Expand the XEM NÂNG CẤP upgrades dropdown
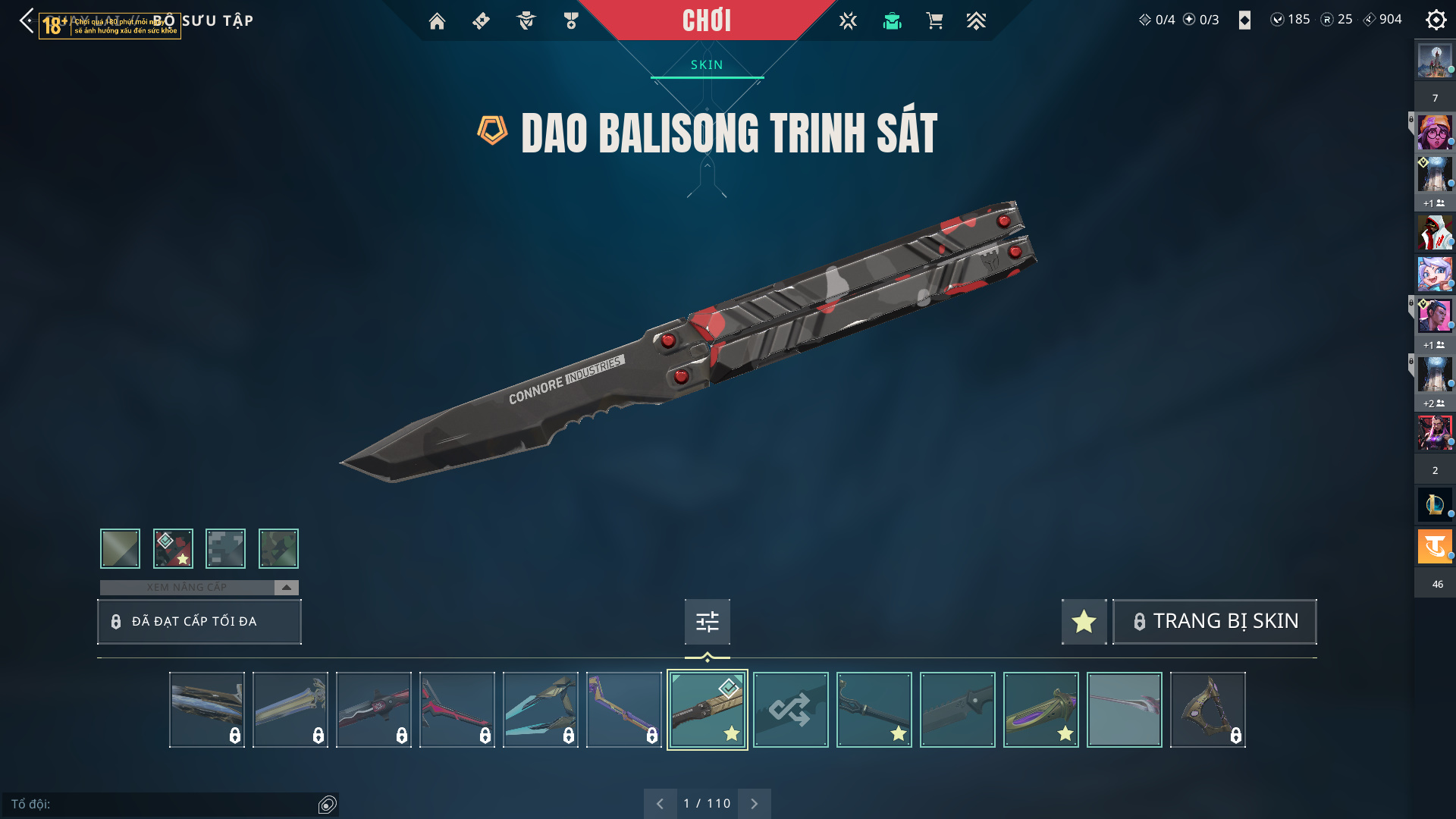This screenshot has height=819, width=1456. point(286,588)
